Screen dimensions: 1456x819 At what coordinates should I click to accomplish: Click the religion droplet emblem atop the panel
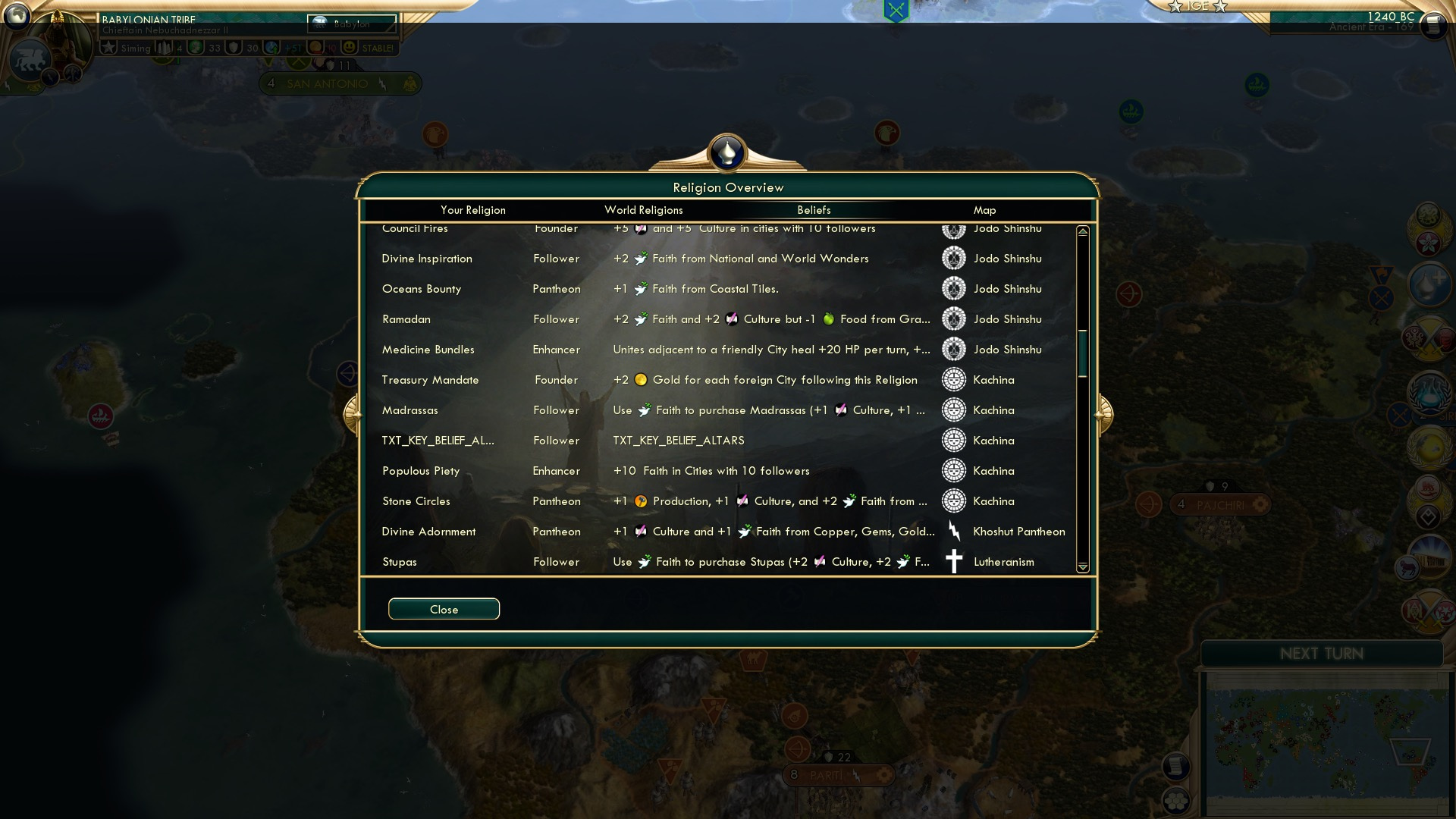(726, 152)
